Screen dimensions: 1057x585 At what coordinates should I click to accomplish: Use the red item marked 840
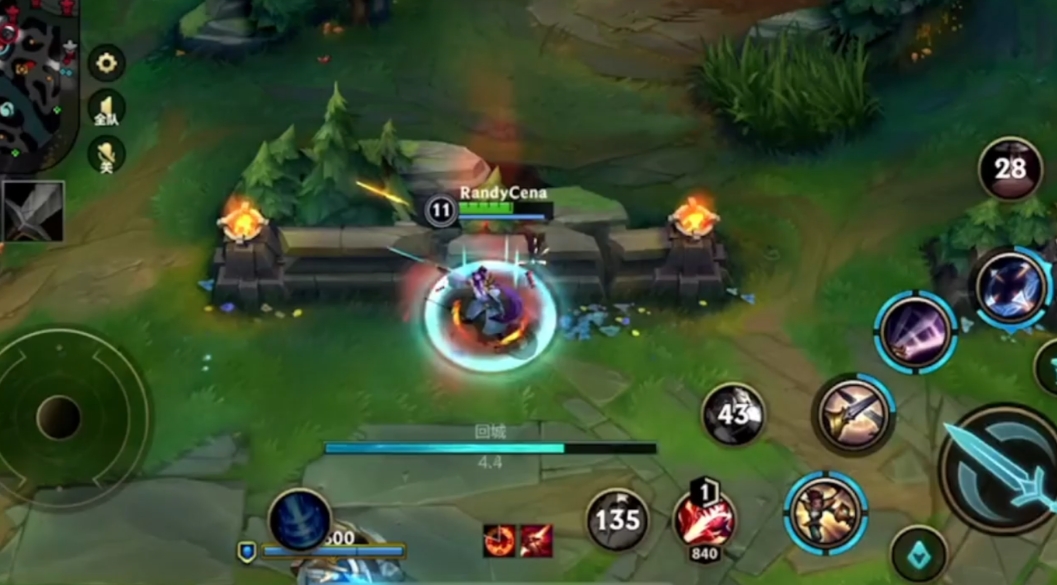704,520
